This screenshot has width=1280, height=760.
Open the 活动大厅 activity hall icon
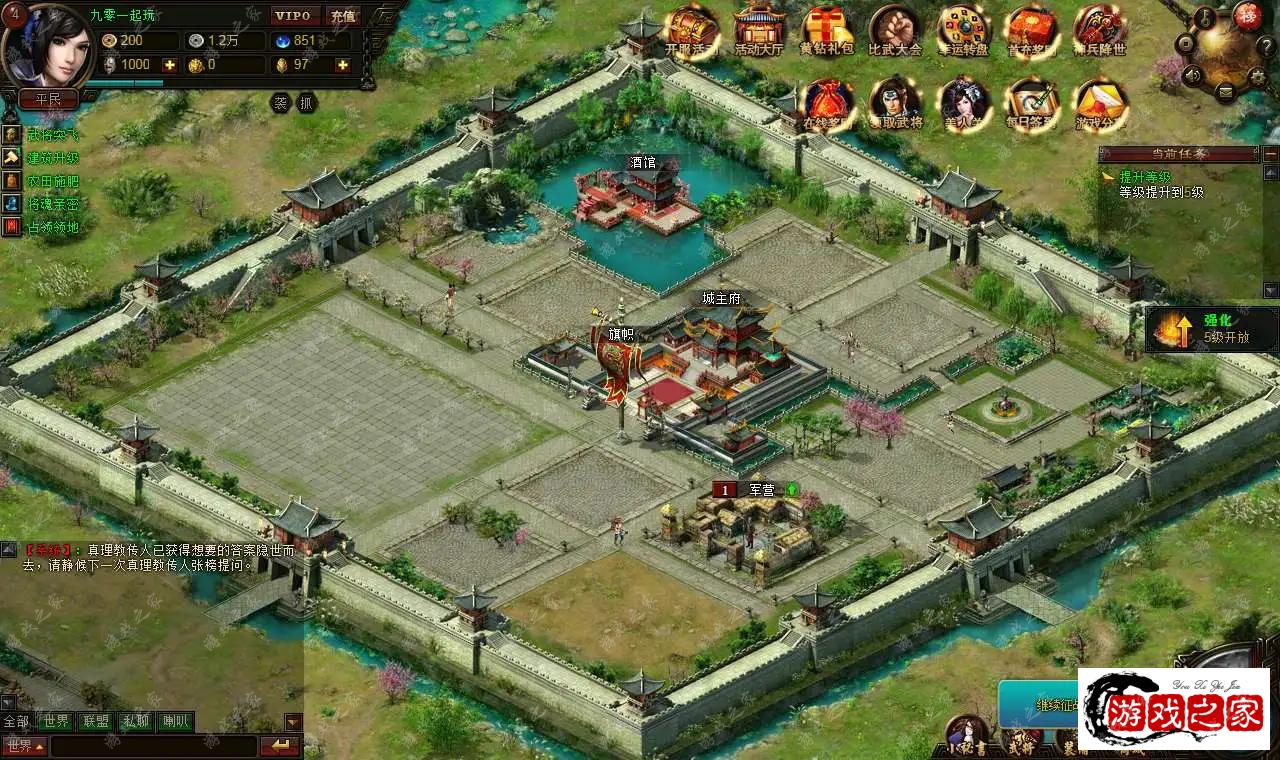pos(759,28)
